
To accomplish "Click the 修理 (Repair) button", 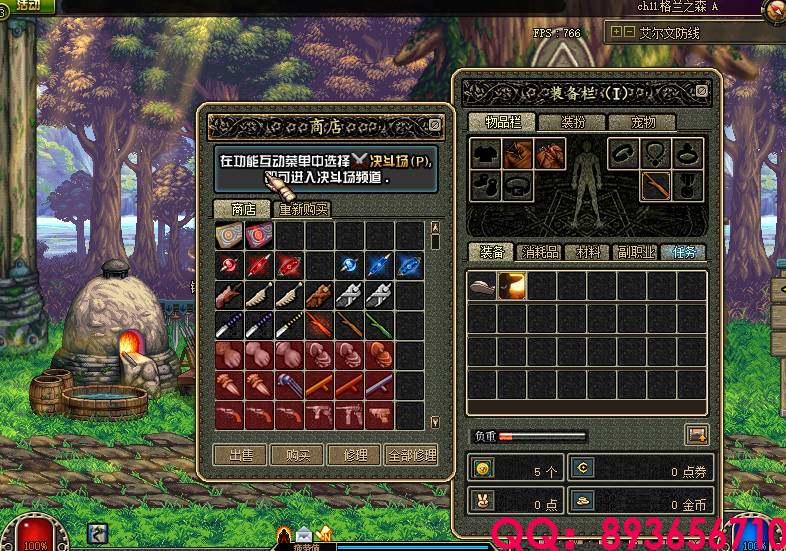I will pyautogui.click(x=355, y=455).
